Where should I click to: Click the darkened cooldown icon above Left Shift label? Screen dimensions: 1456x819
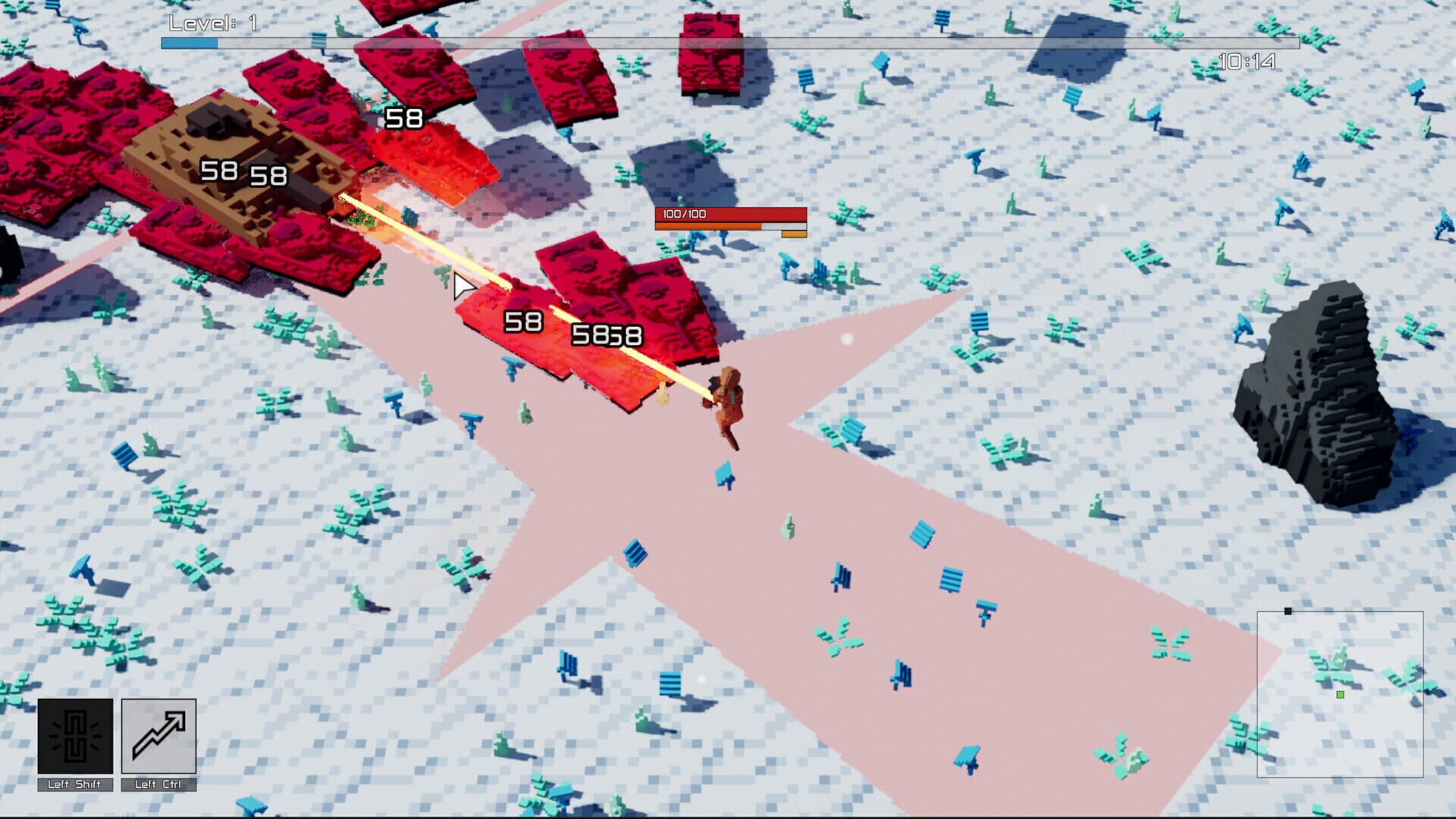point(74,735)
